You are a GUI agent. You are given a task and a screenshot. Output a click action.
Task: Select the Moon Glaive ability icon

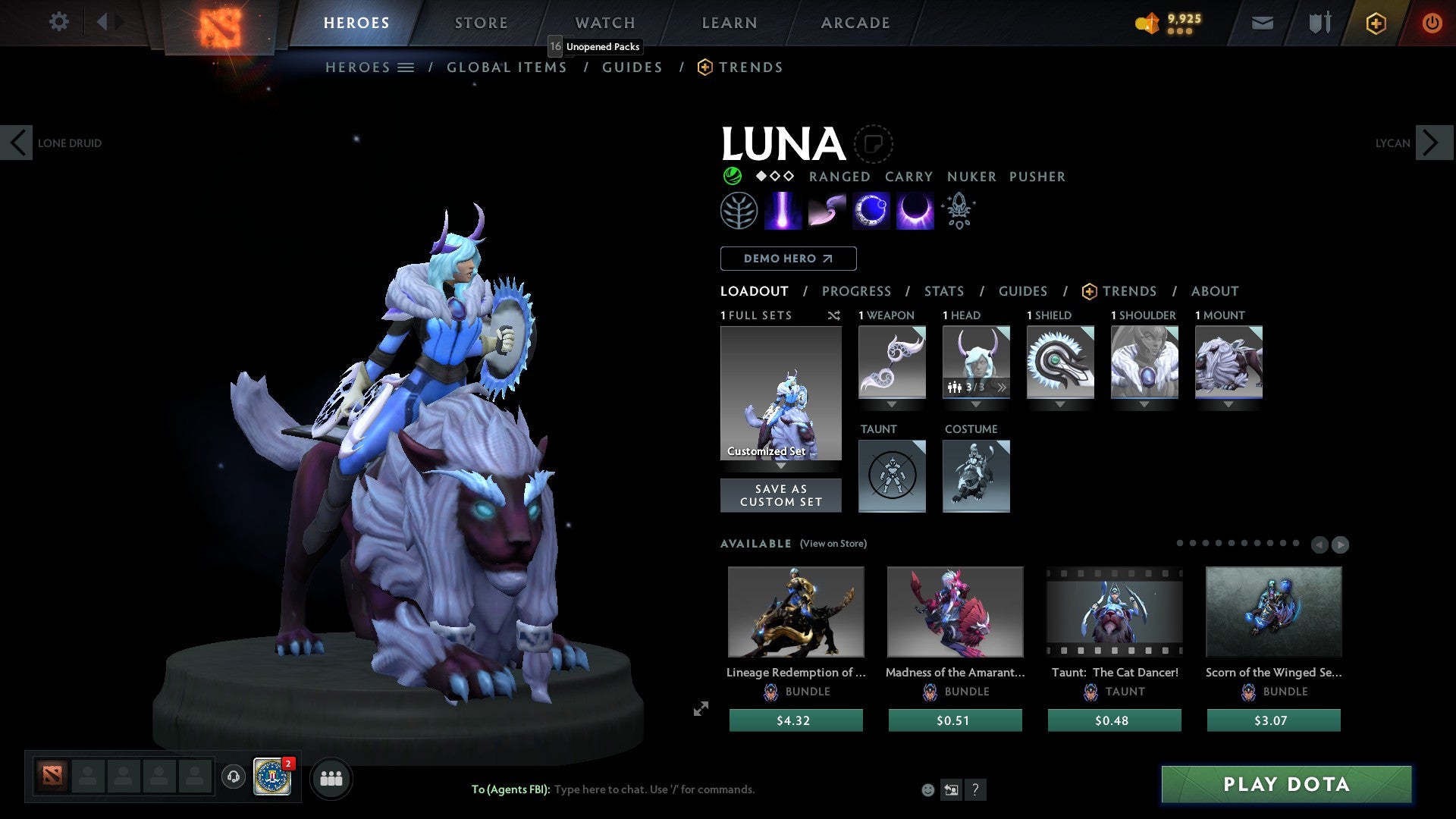827,210
